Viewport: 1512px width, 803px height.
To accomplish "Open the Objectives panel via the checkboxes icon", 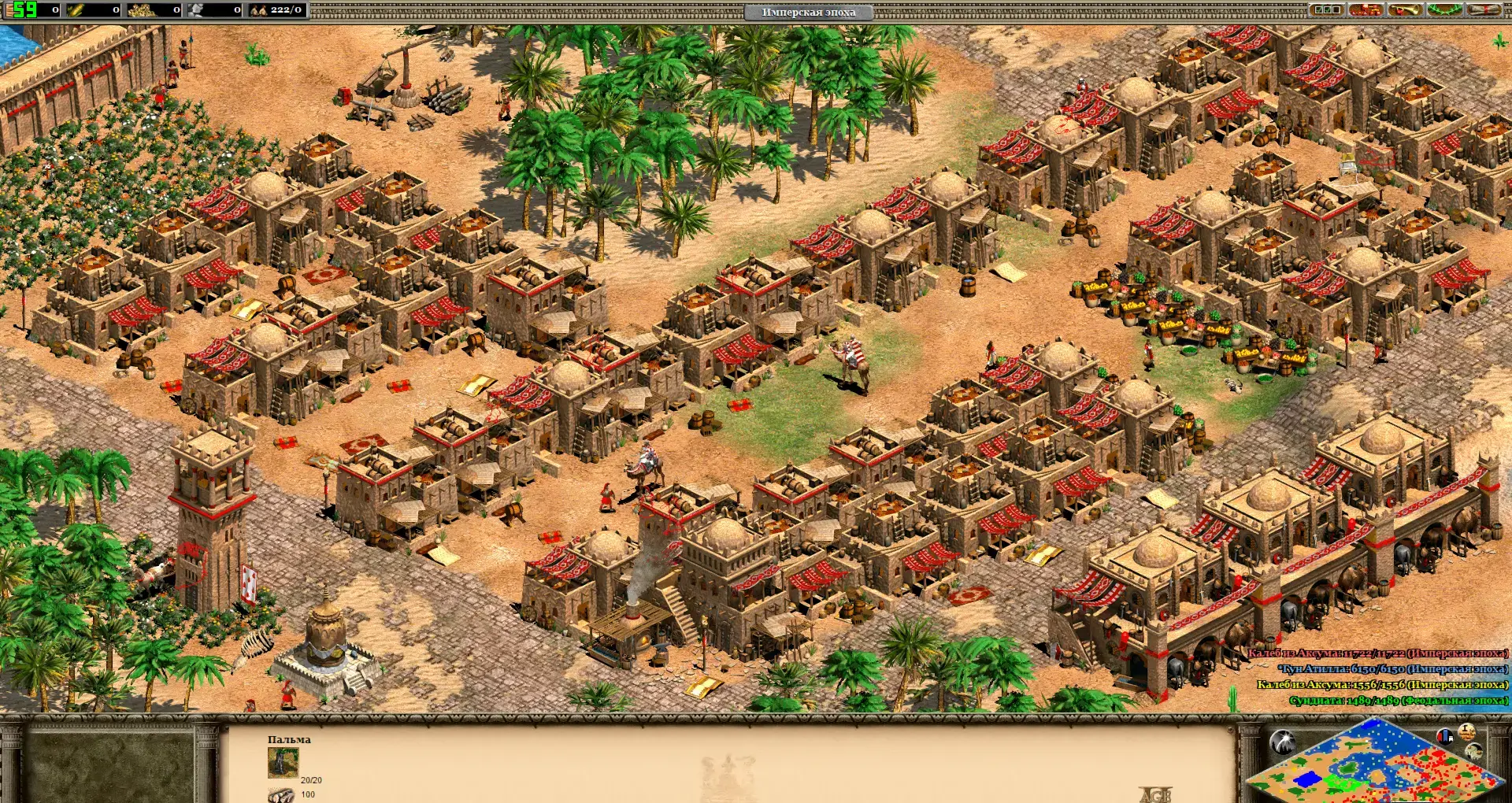I will (x=1326, y=10).
